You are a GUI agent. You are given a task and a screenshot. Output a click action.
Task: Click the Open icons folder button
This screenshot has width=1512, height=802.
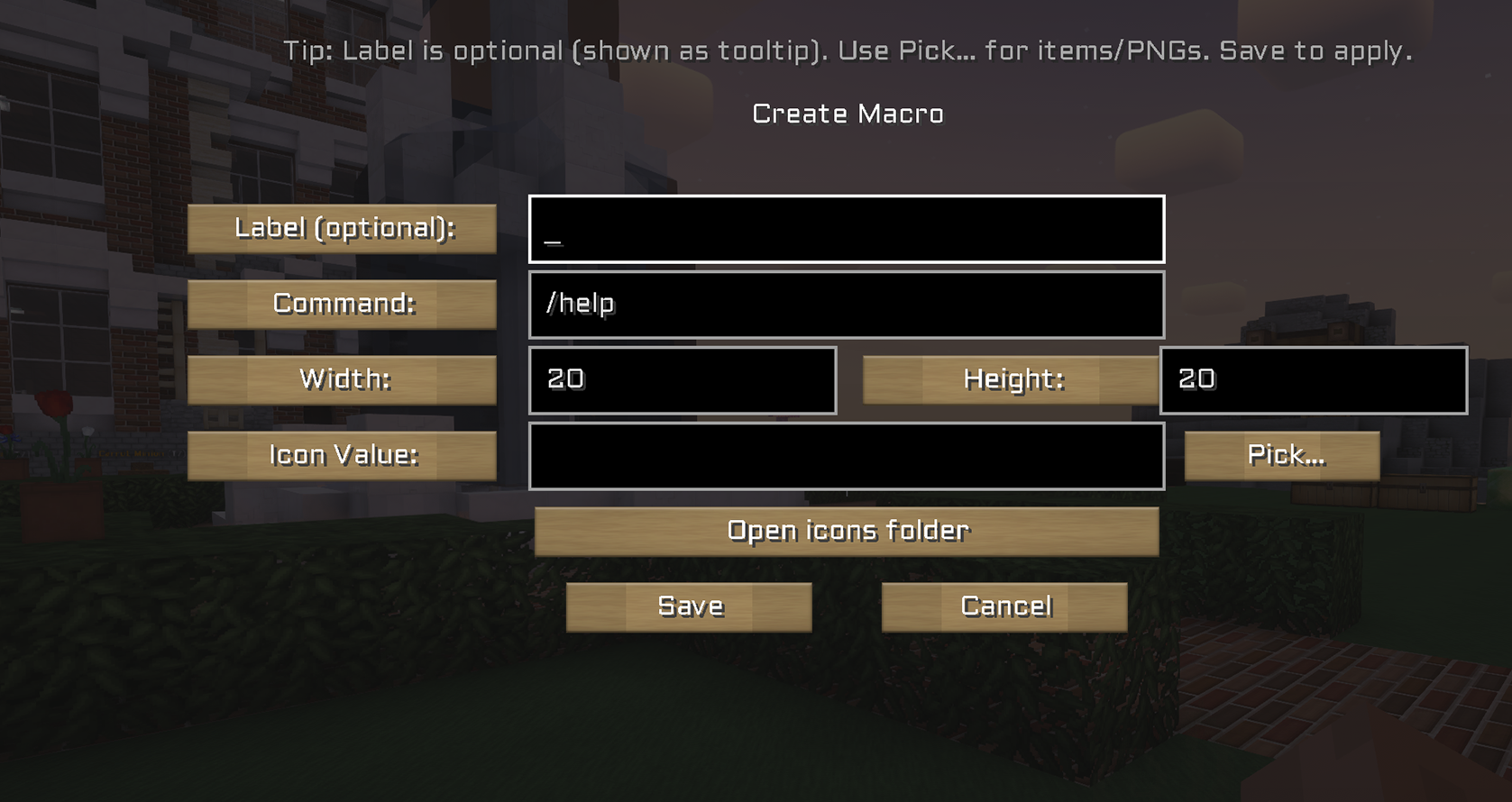846,531
